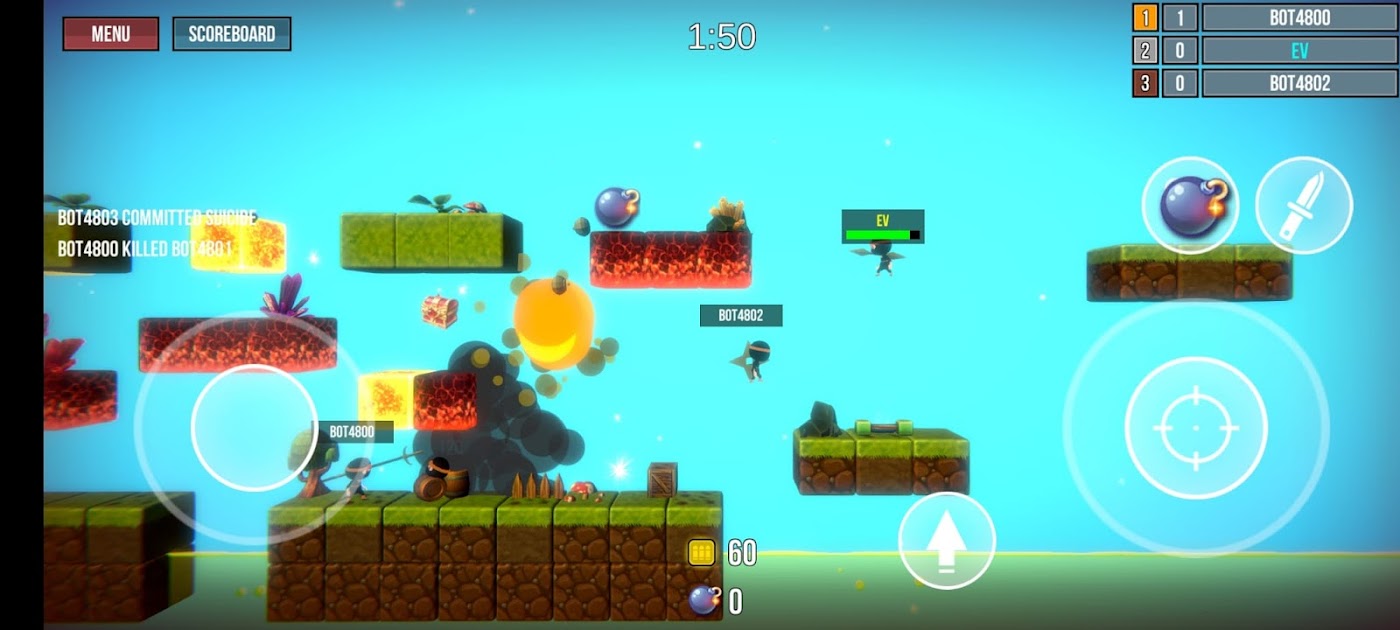Open the Menu button
Image resolution: width=1400 pixels, height=630 pixels.
click(110, 34)
